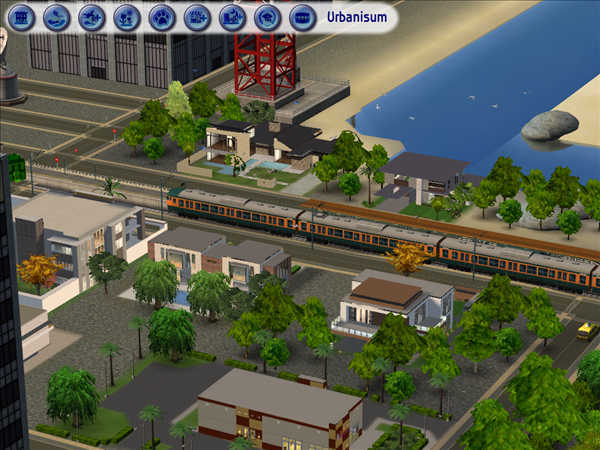
Task: Click the Urbanisum neighborhood name label
Action: click(355, 17)
